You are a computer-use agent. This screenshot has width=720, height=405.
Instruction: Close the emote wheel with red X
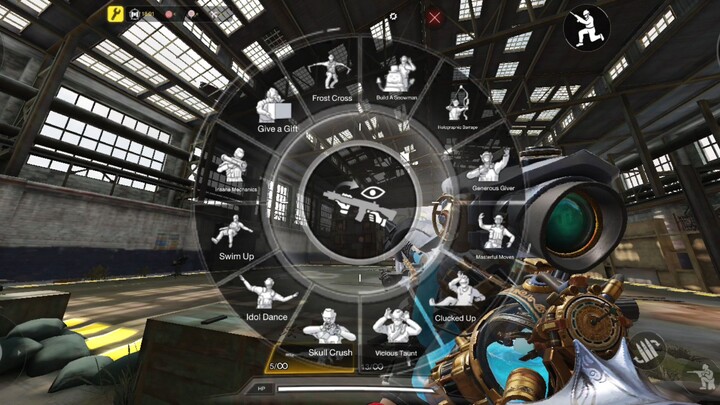(435, 17)
